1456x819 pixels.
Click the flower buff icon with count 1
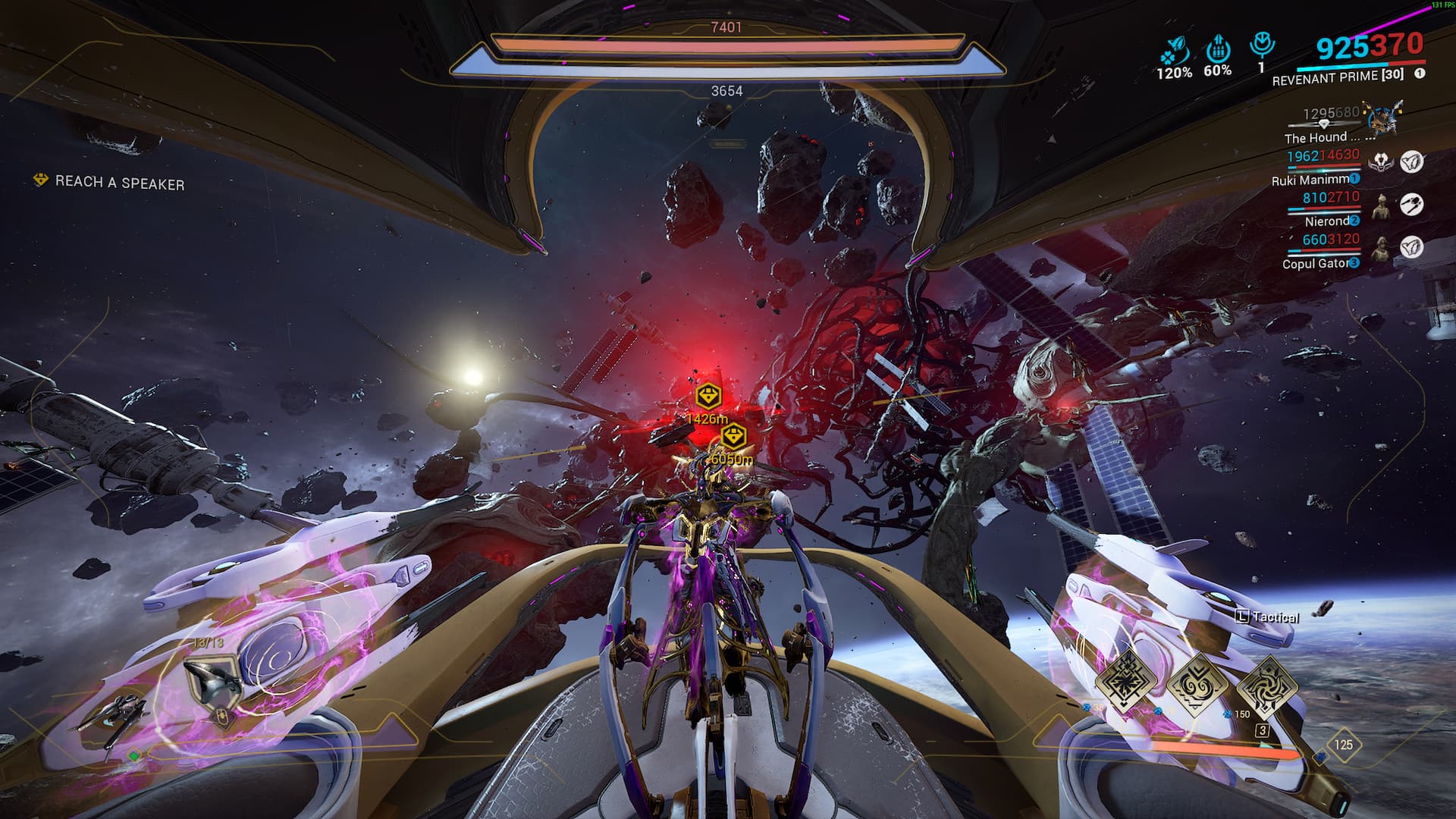(x=1262, y=45)
